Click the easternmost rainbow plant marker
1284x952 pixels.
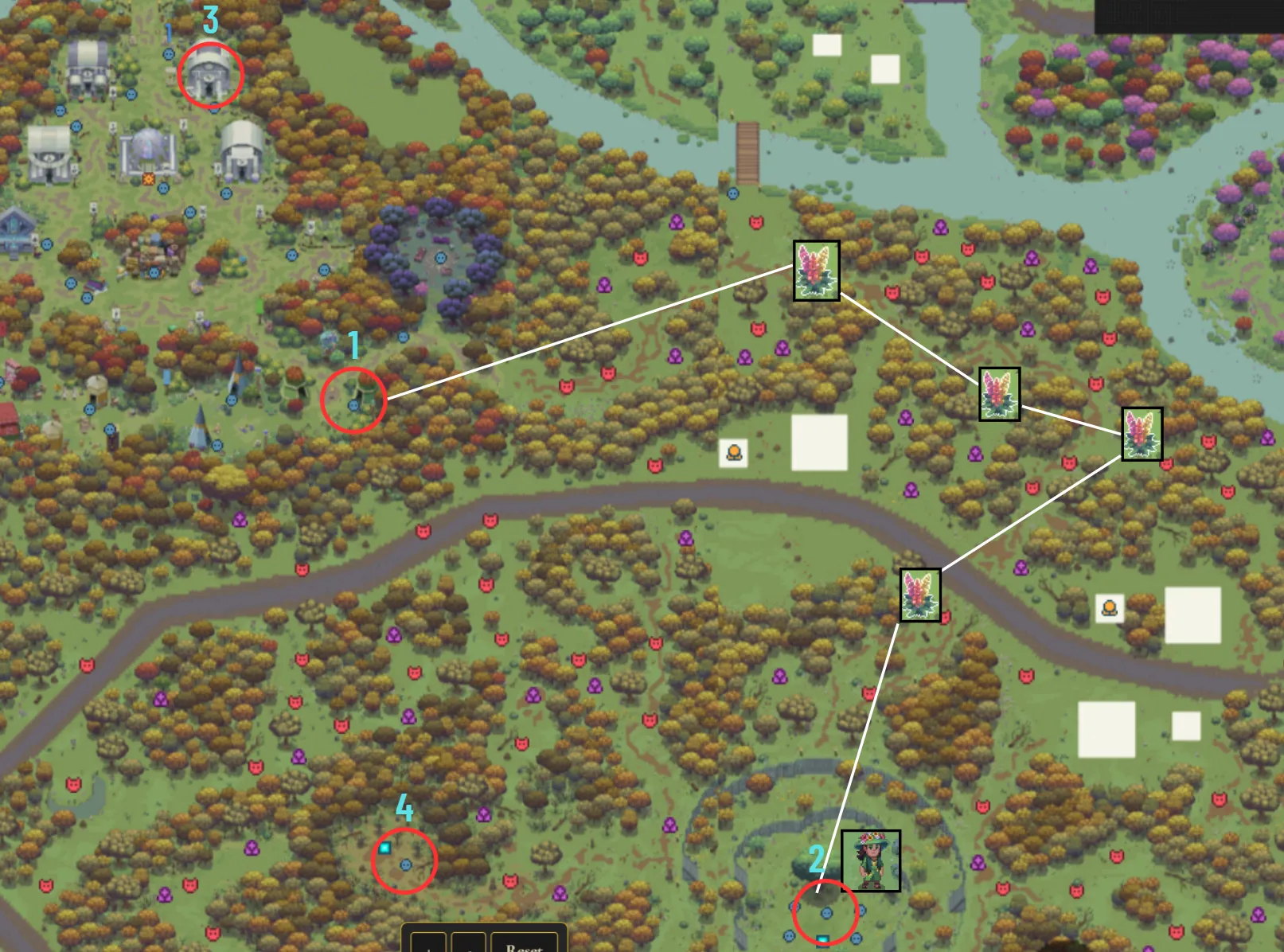click(1144, 433)
